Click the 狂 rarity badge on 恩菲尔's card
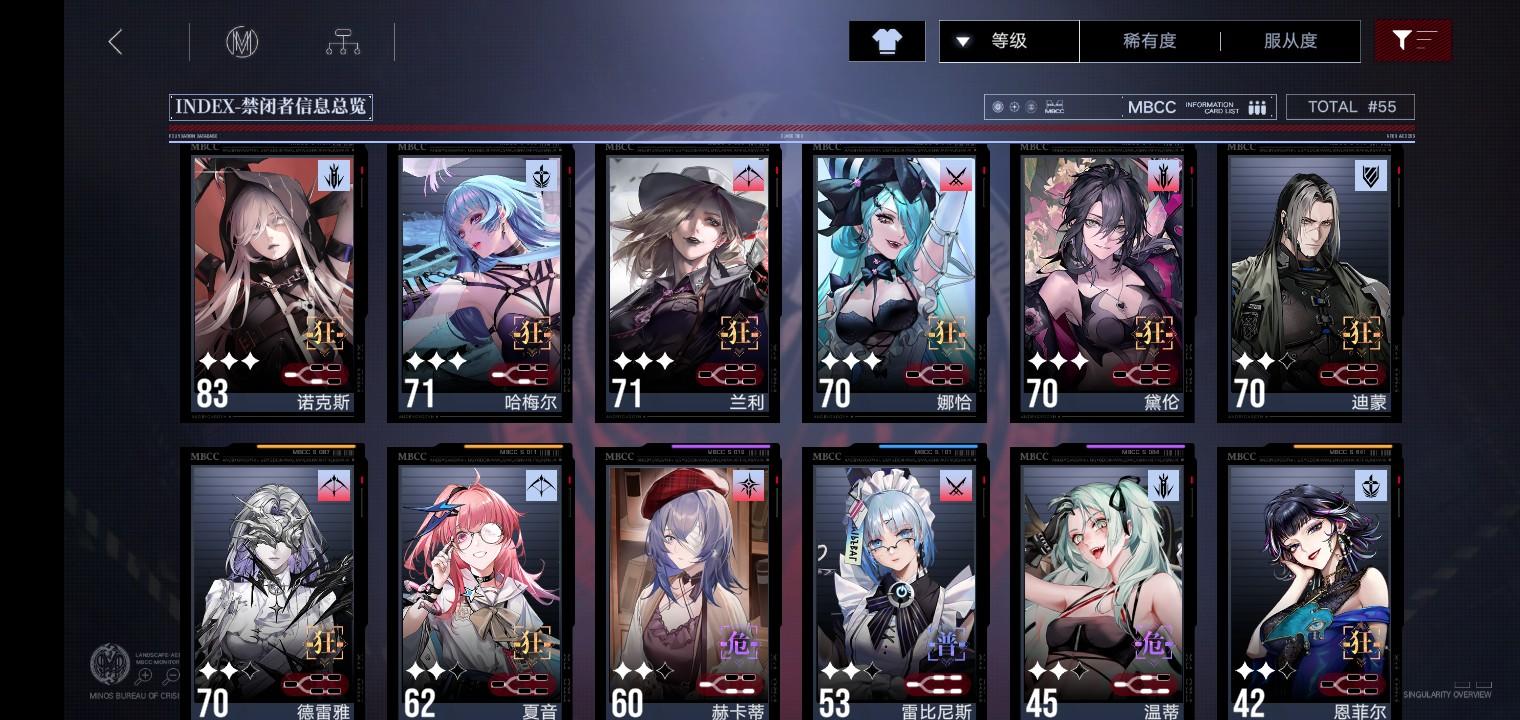Image resolution: width=1520 pixels, height=720 pixels. tap(1360, 644)
